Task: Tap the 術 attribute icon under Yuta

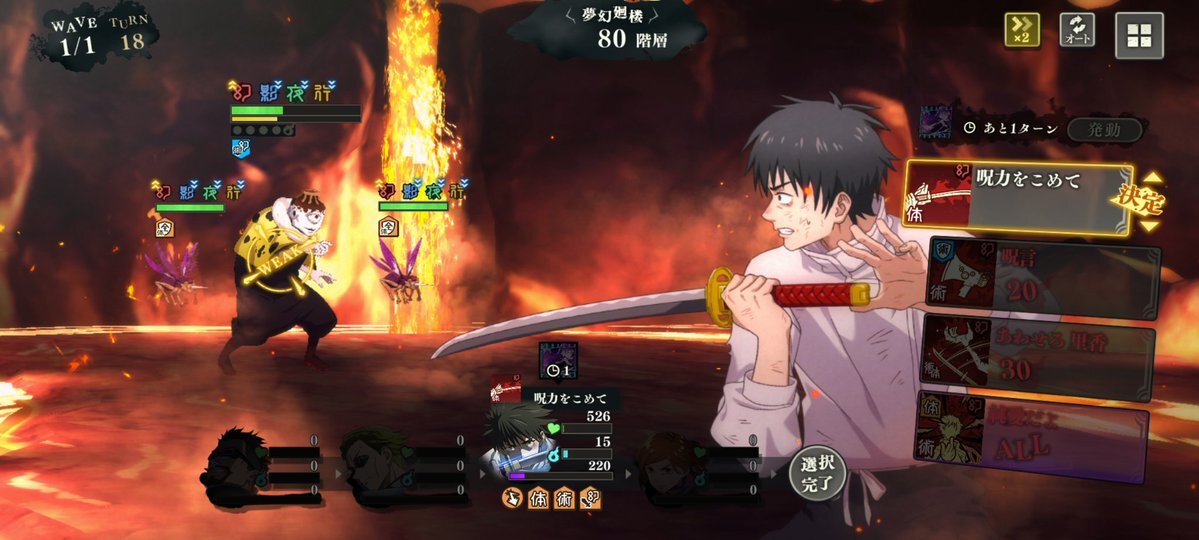Action: click(564, 498)
